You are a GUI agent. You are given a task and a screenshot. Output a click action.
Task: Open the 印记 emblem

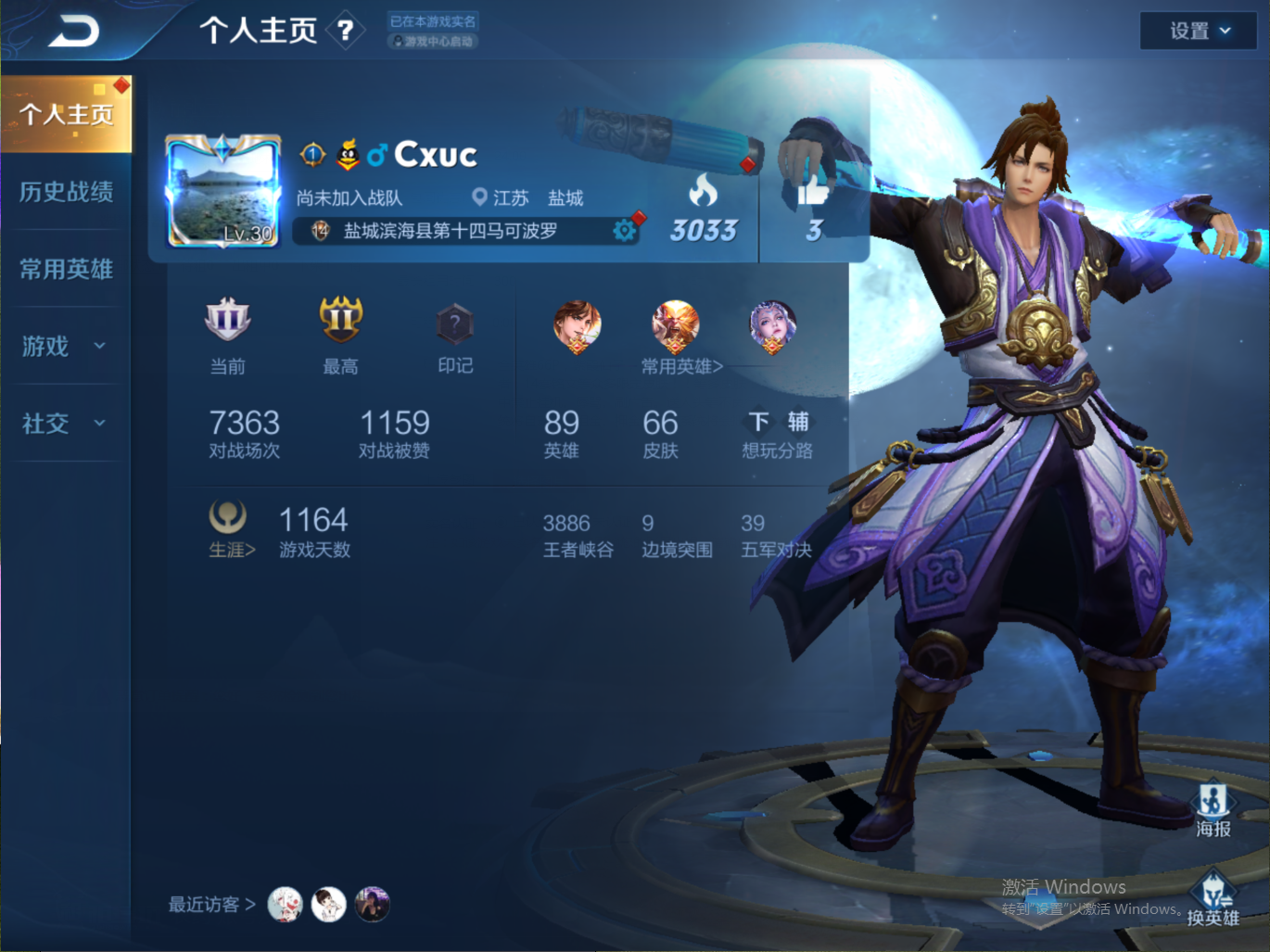tap(454, 326)
